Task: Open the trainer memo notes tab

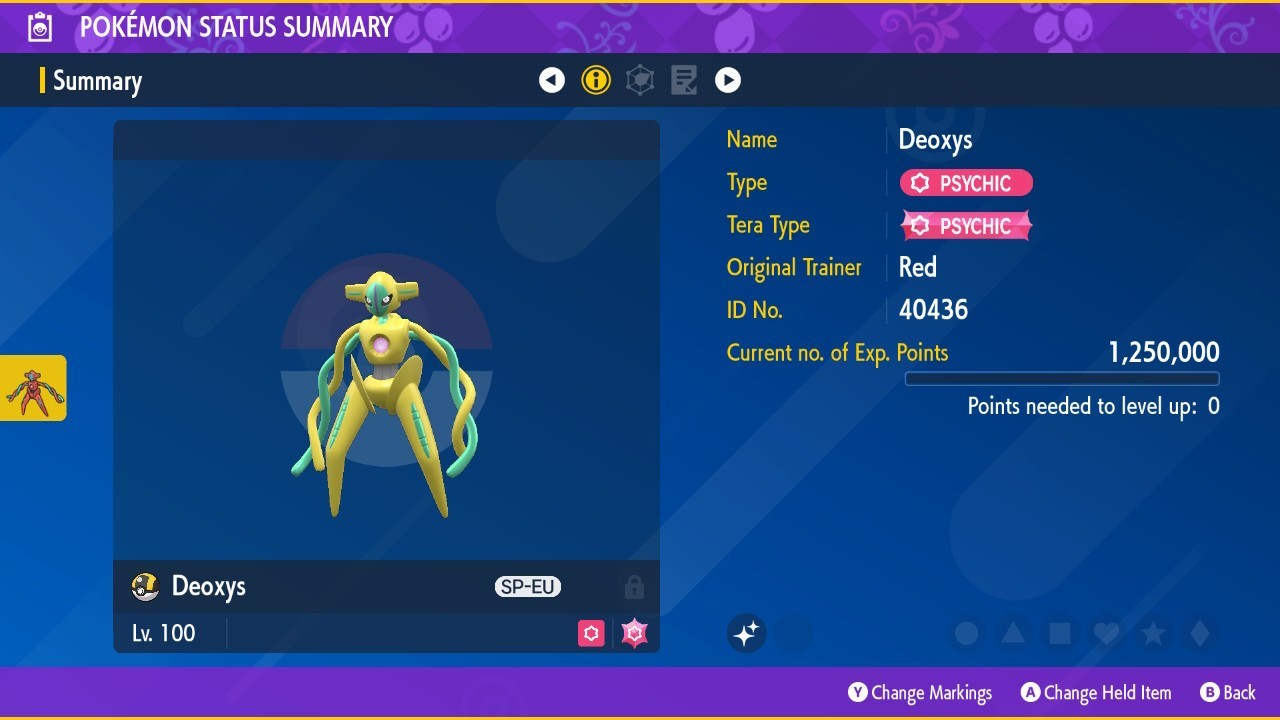Action: [684, 80]
